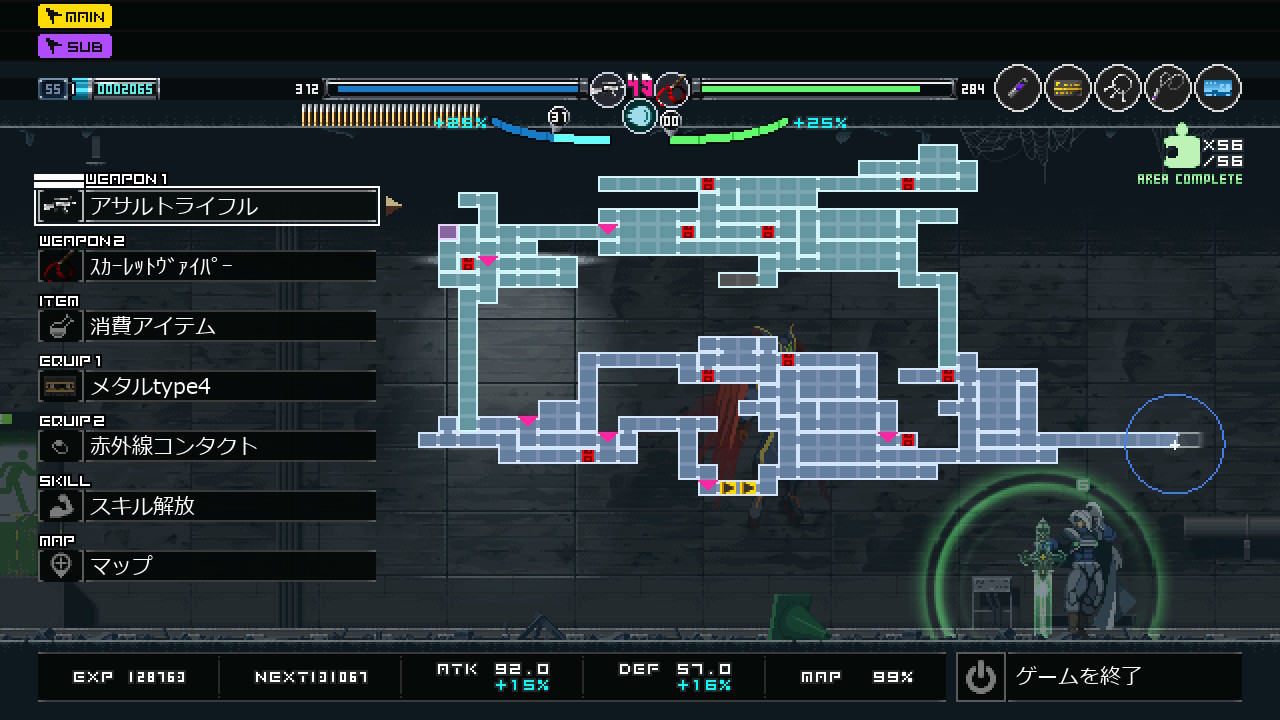This screenshot has height=720, width=1280.
Task: Click the arrow beside アサルトライフル
Action: coord(393,205)
